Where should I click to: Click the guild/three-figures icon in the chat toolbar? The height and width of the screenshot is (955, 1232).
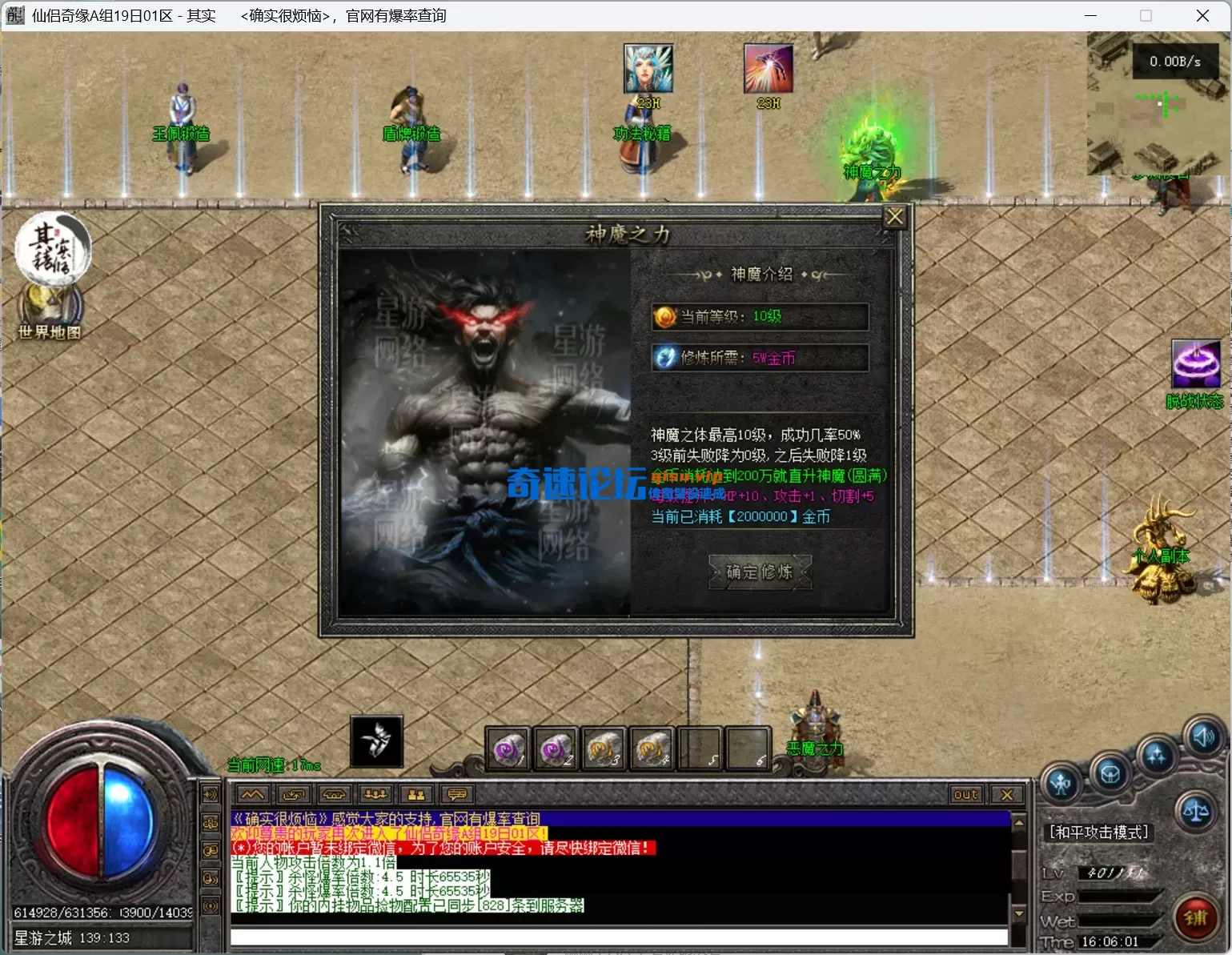375,794
